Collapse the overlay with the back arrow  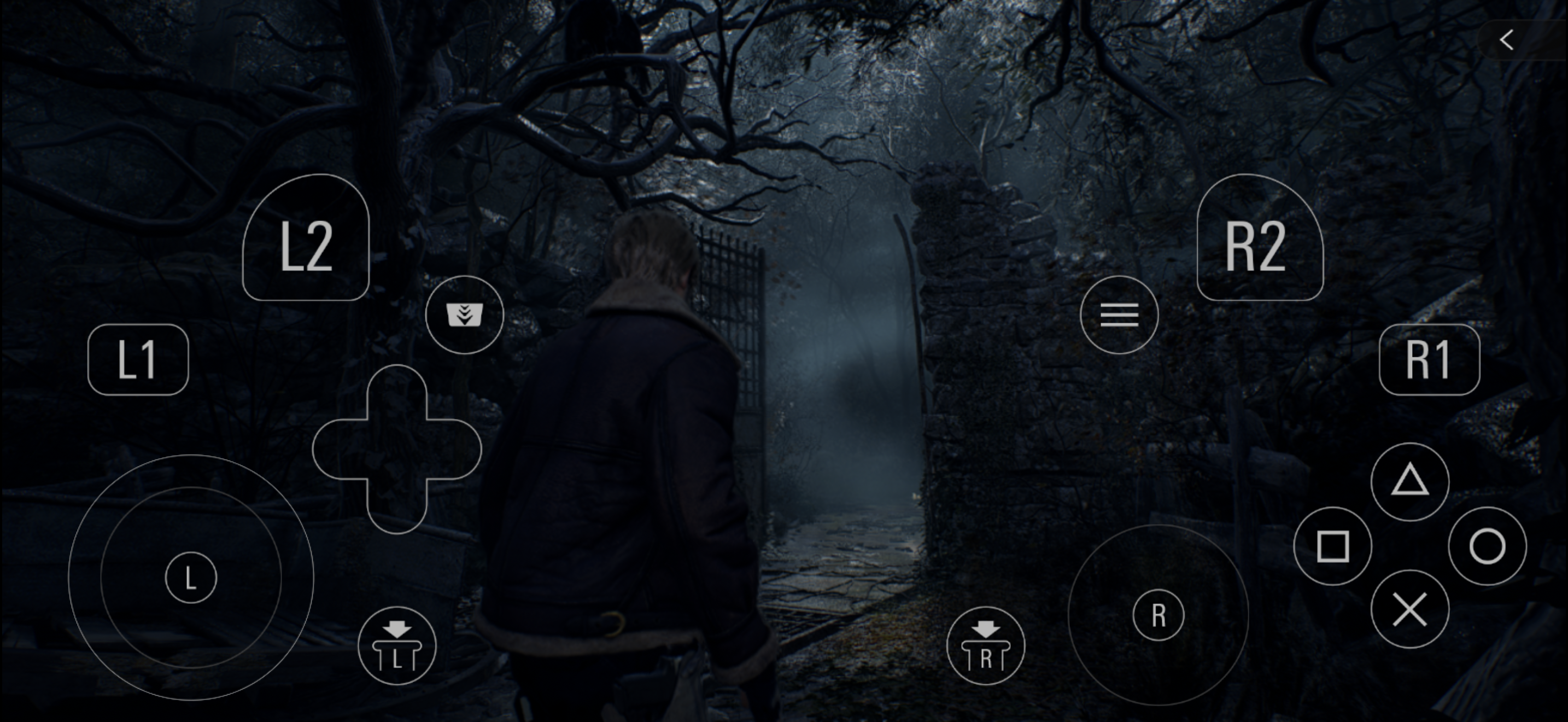[1507, 41]
